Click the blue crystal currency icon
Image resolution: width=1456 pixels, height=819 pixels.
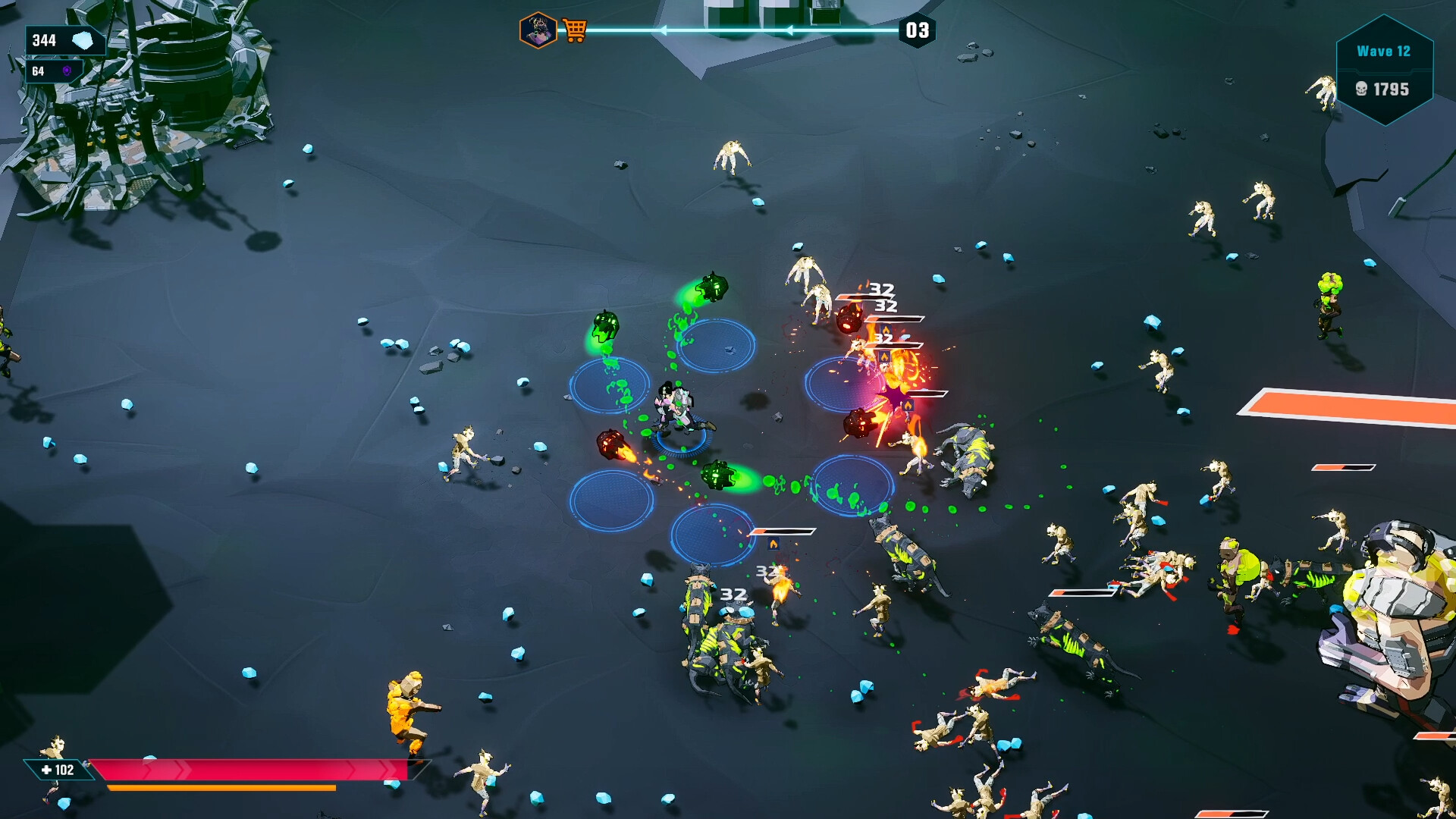point(83,41)
